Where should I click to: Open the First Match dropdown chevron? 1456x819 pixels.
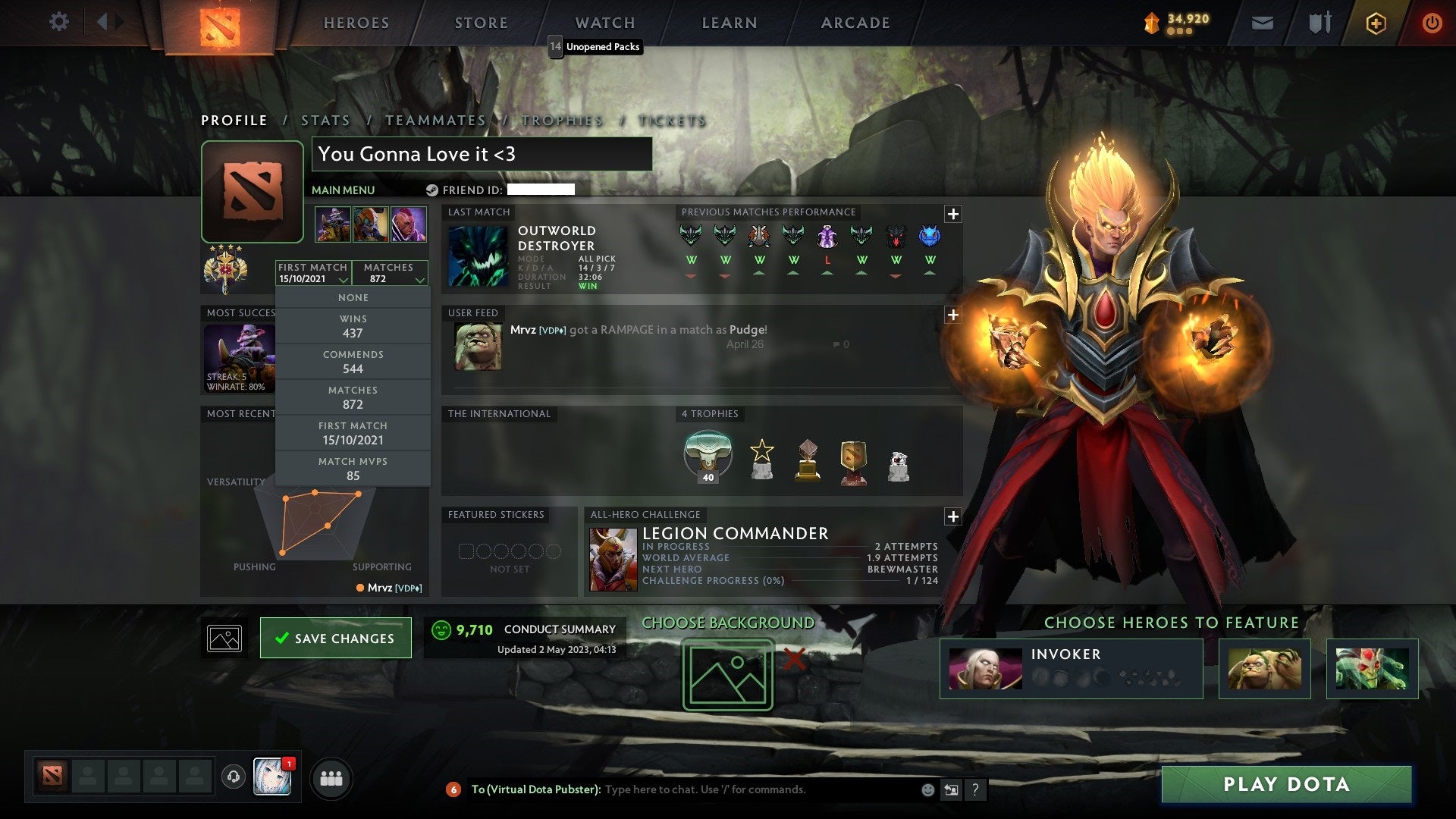point(345,279)
